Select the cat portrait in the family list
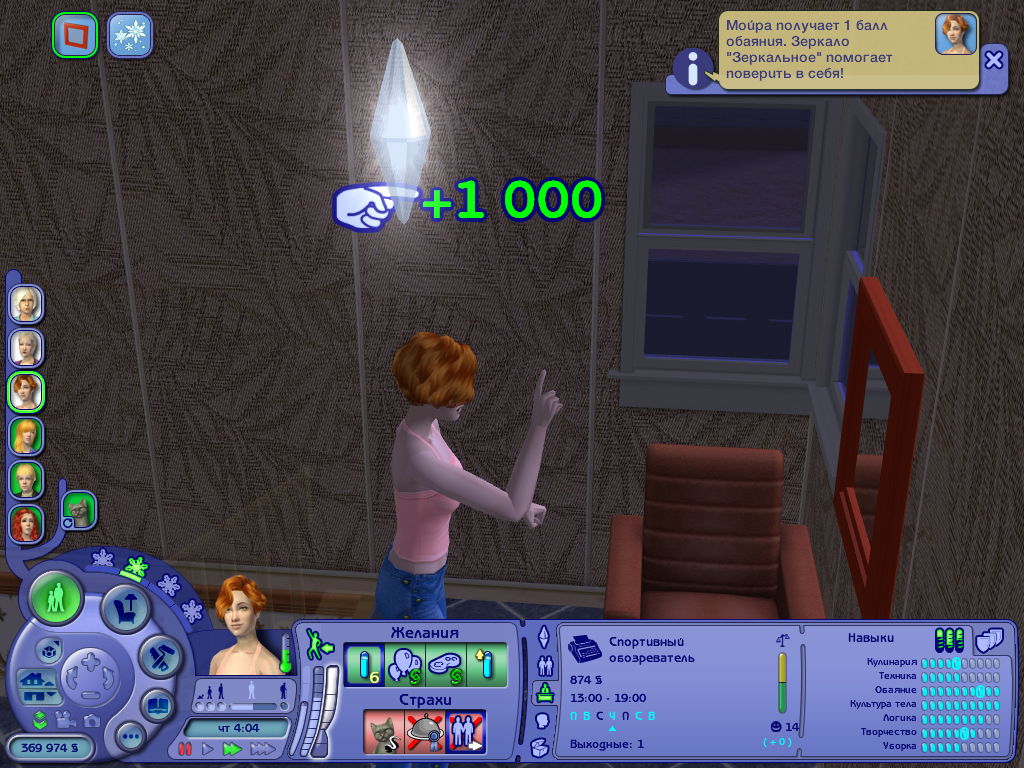Screen dimensions: 1024x768 pos(79,511)
